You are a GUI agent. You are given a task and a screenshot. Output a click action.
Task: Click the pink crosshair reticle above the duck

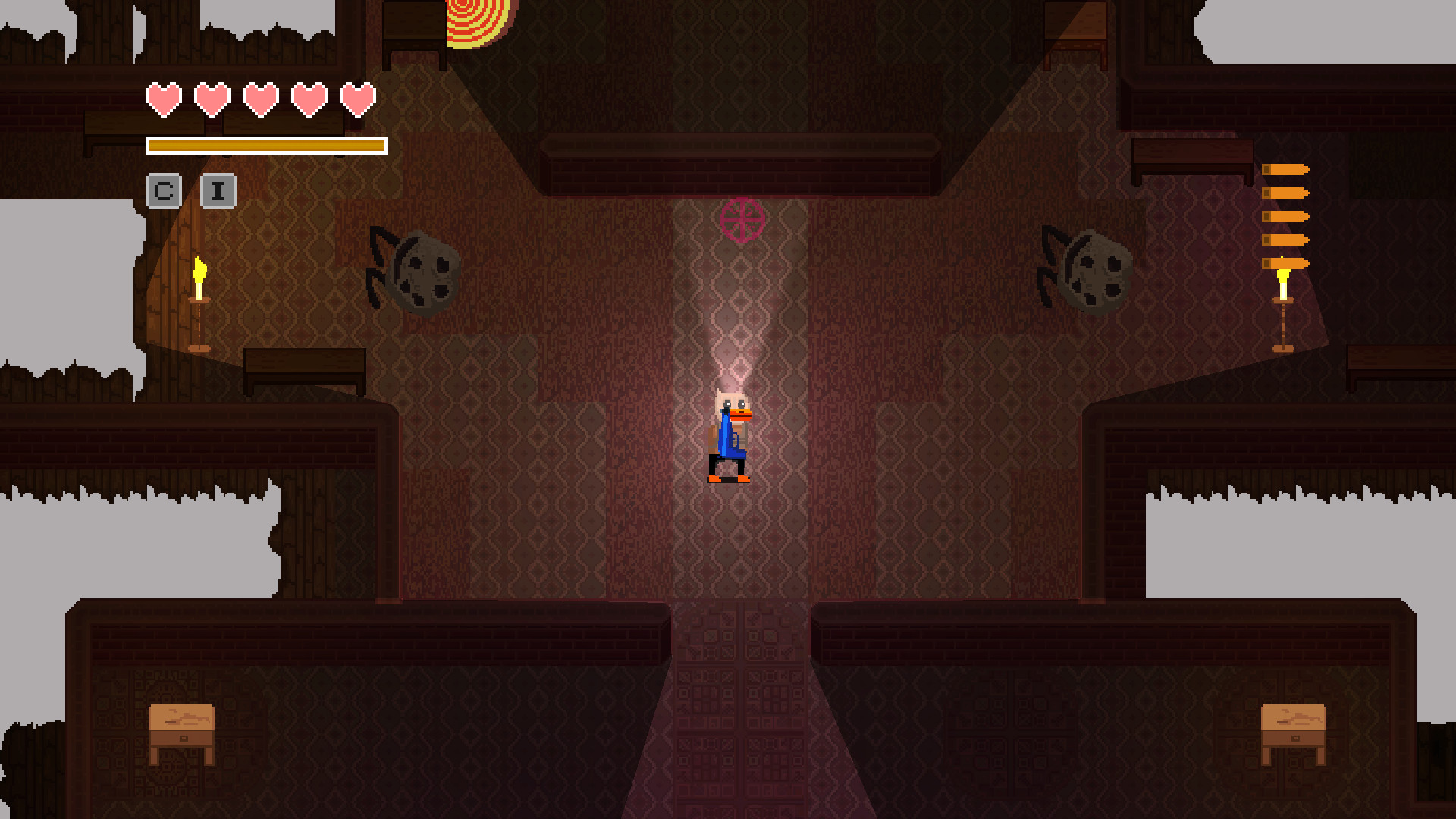(x=742, y=221)
